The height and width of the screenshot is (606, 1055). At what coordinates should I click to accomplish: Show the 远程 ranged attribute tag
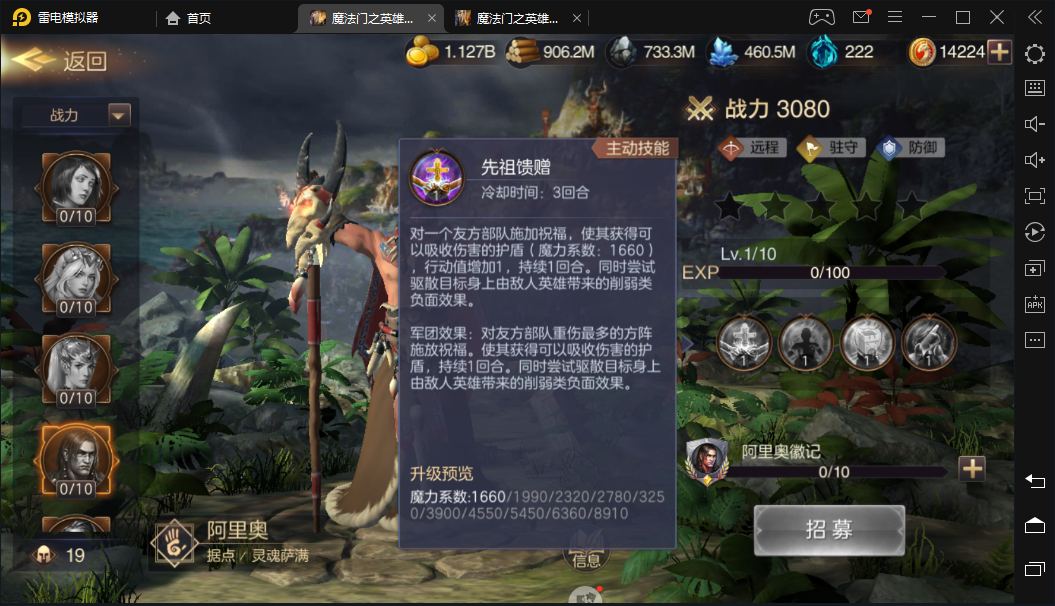[x=750, y=148]
